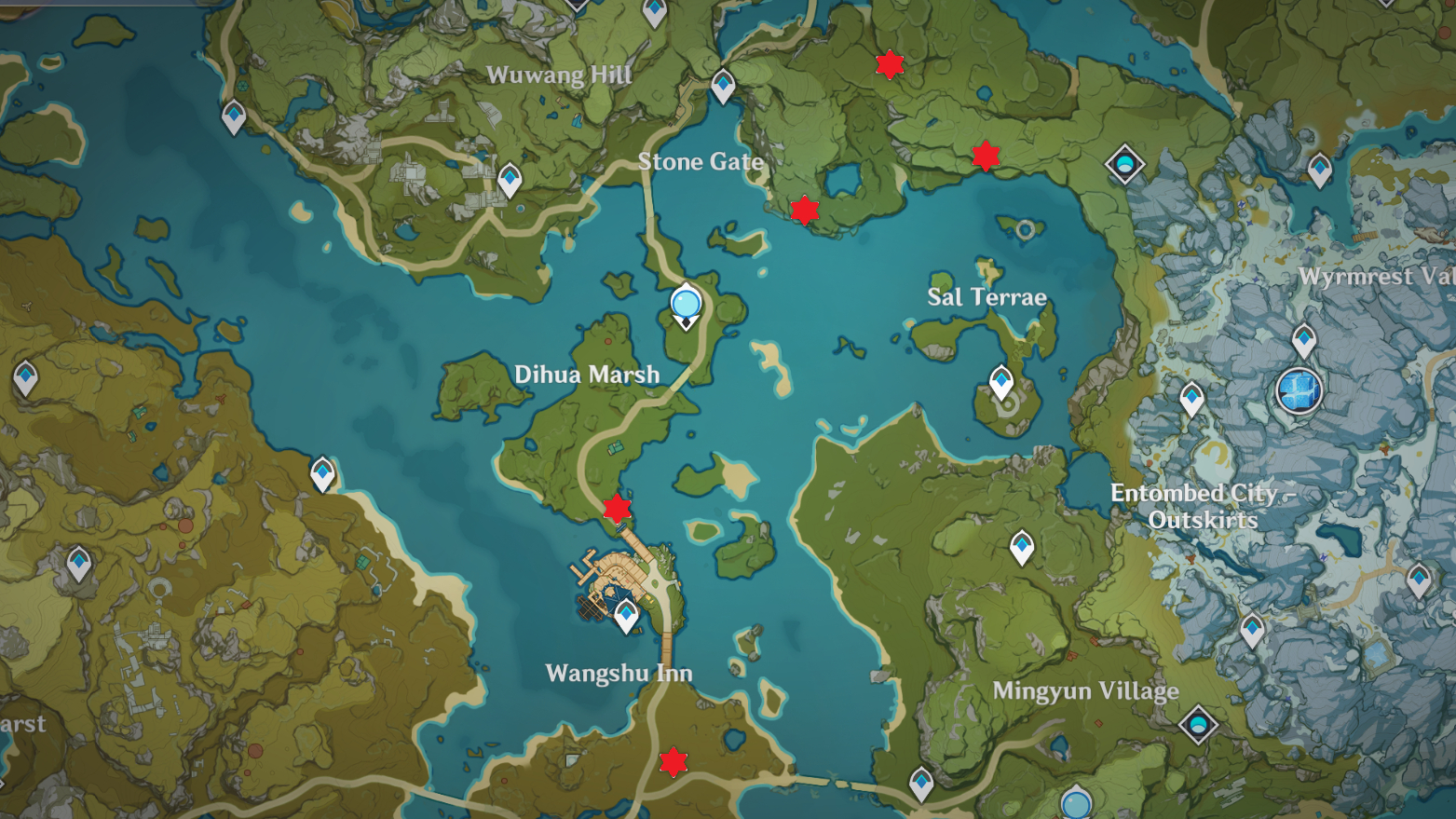Click the waypoint in the Wuwang Hill ruins

coord(510,179)
